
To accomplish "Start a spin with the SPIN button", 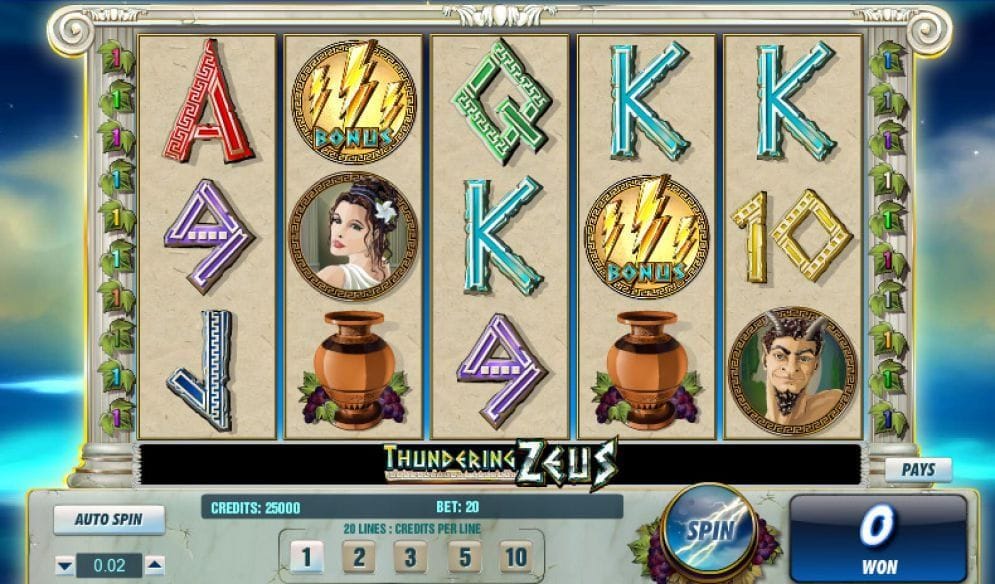I will pos(708,531).
